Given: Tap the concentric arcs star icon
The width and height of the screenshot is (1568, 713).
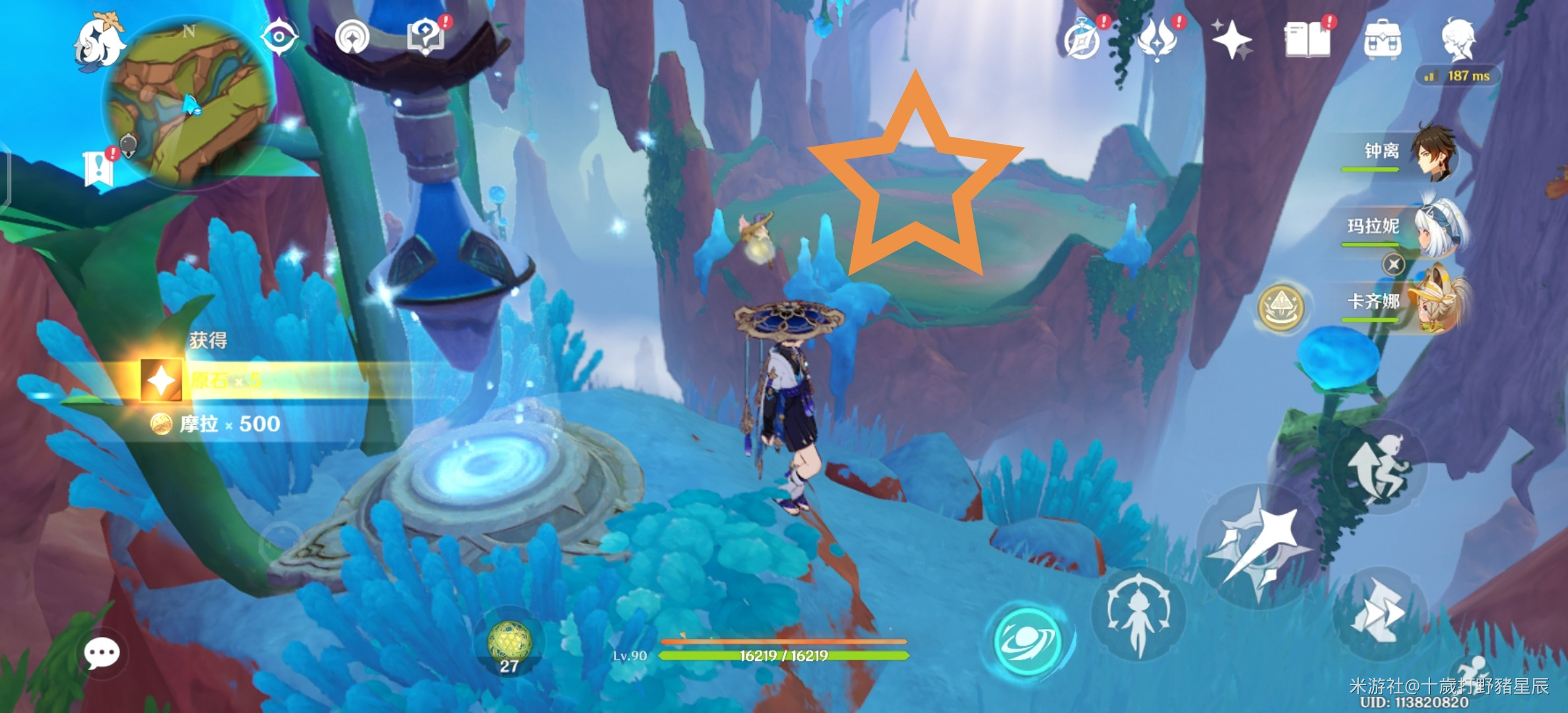Looking at the screenshot, I should [351, 38].
